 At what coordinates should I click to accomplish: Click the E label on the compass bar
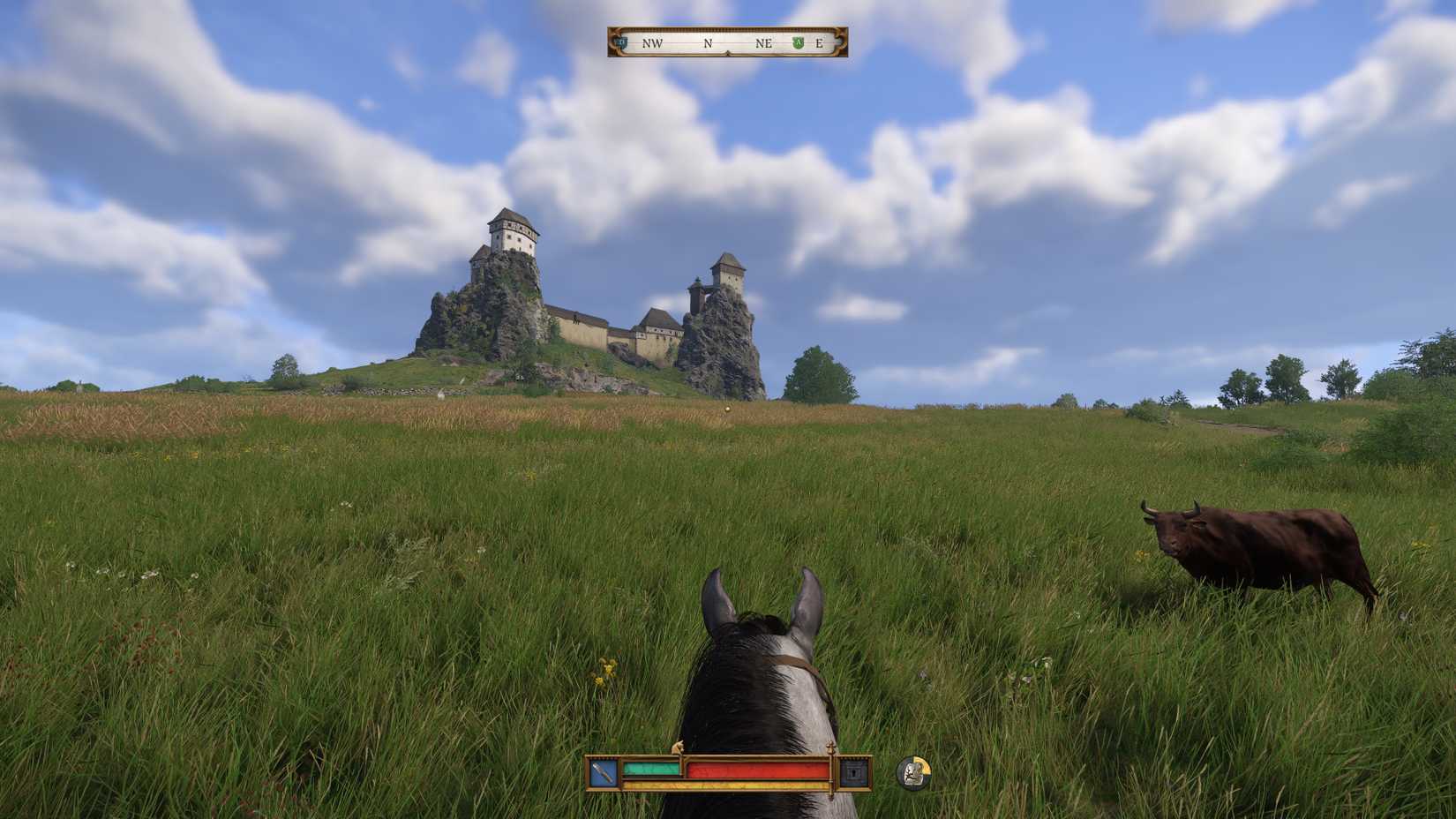(x=818, y=42)
